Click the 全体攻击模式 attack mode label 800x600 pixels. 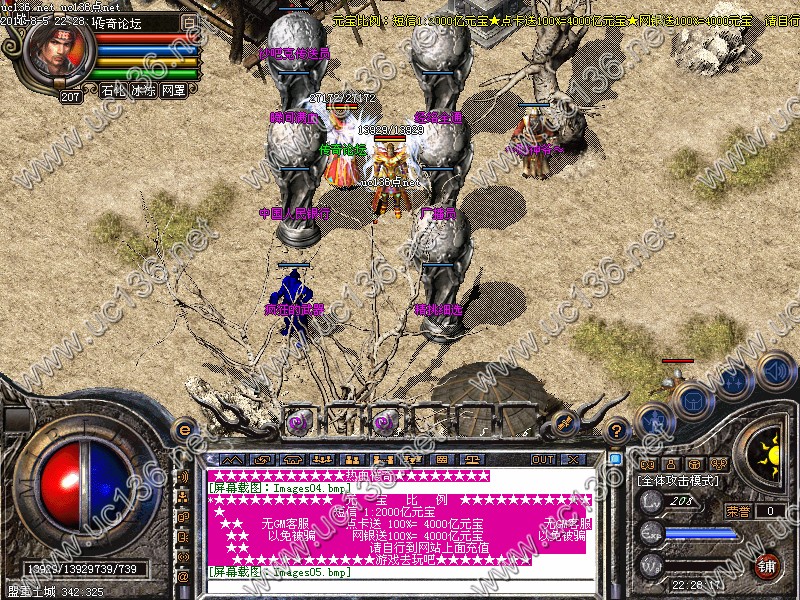coord(679,481)
